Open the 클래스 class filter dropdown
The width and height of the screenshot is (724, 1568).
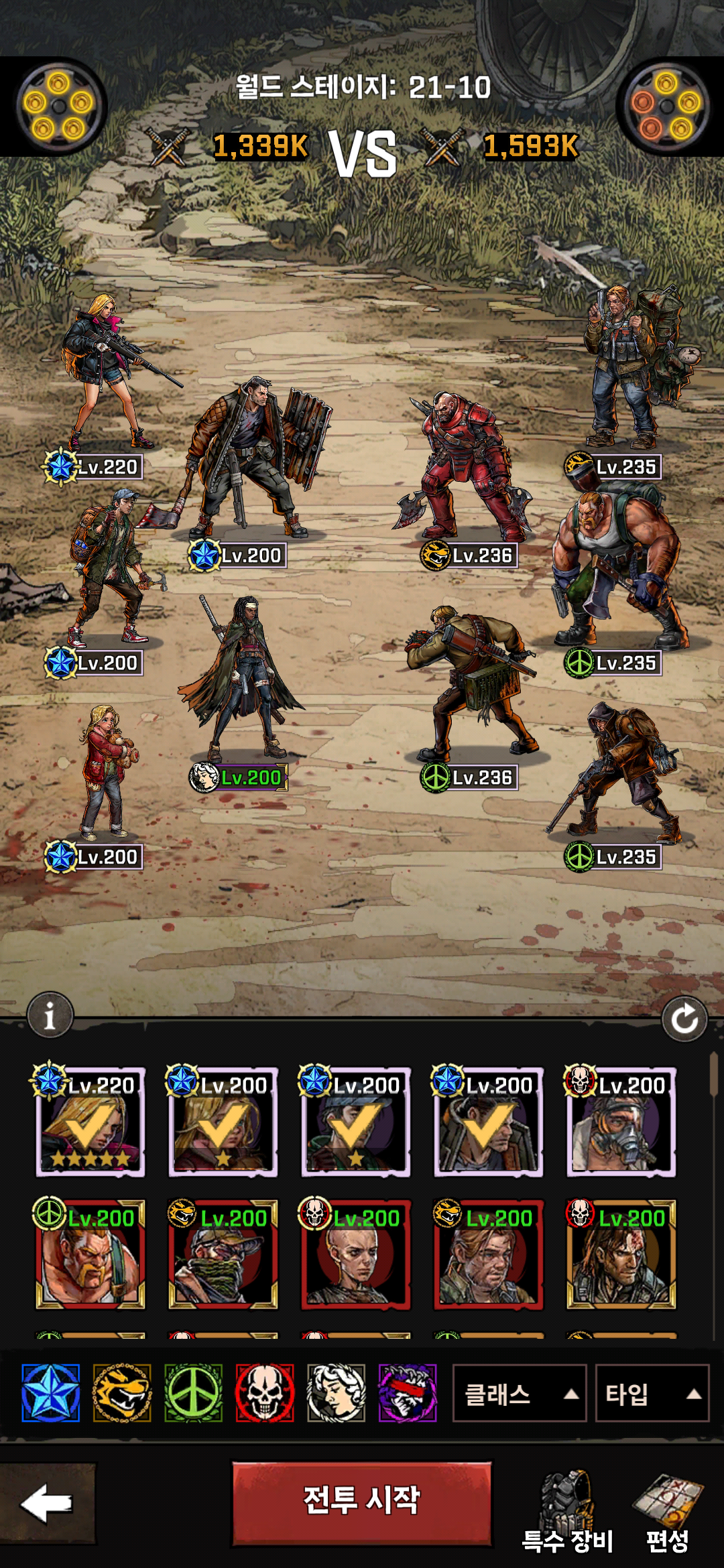click(520, 1393)
